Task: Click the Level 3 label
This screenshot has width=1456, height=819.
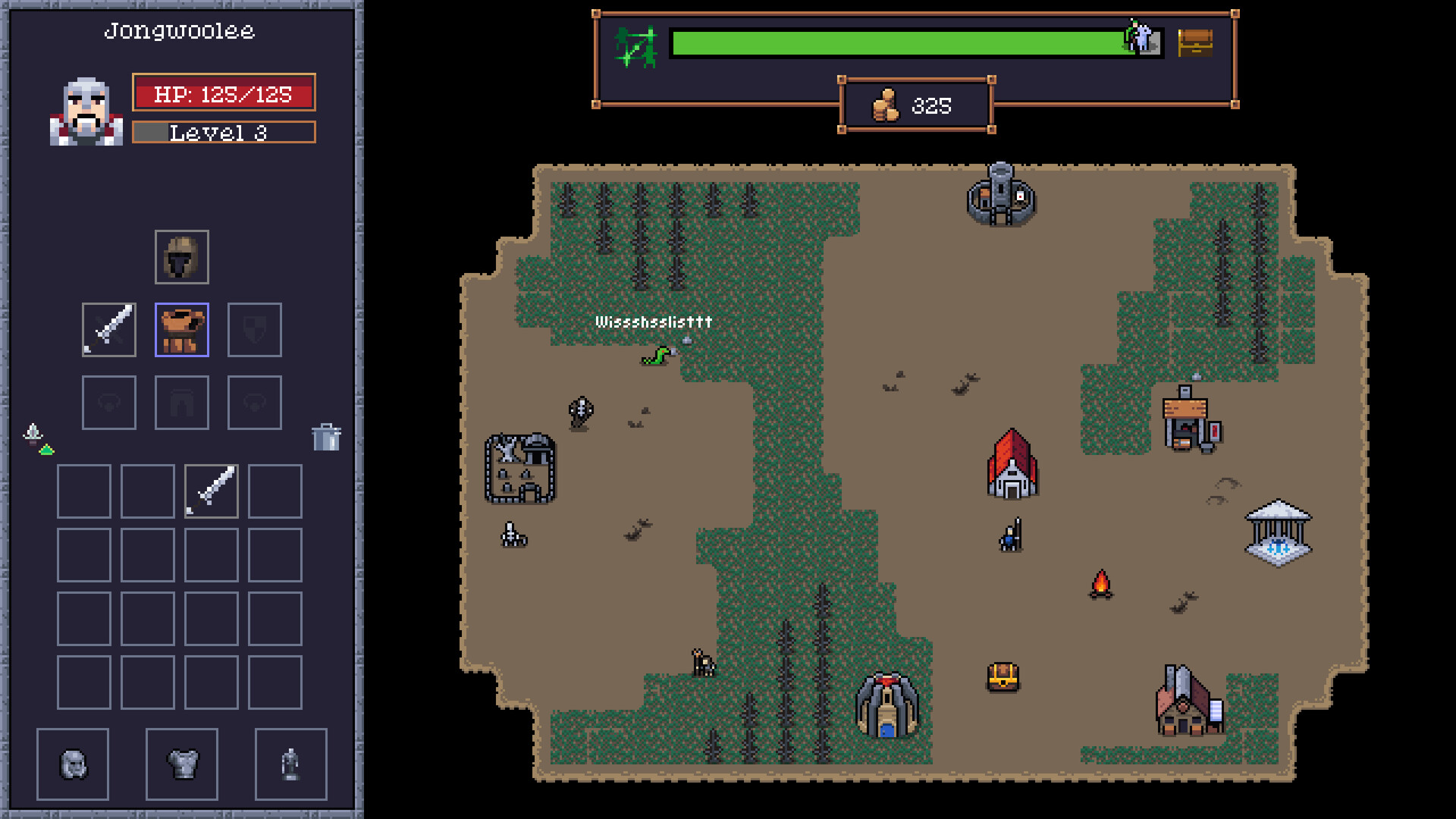Action: (x=223, y=133)
